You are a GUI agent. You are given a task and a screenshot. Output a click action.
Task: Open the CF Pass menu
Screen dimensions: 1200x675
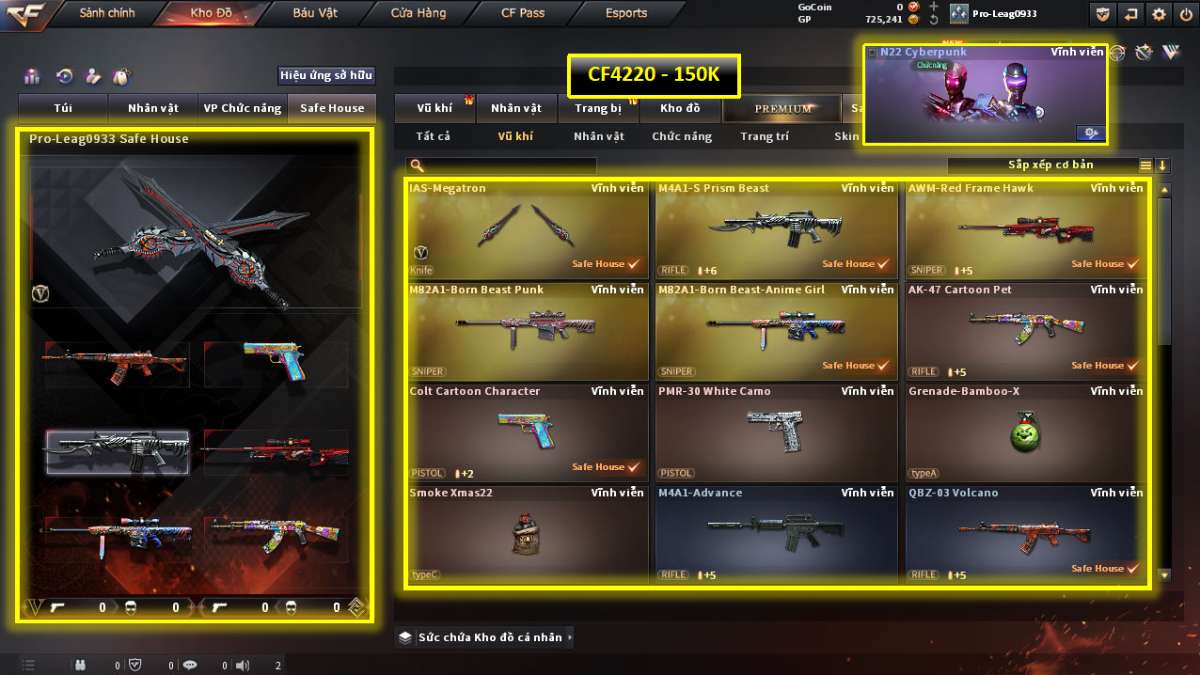pyautogui.click(x=522, y=14)
